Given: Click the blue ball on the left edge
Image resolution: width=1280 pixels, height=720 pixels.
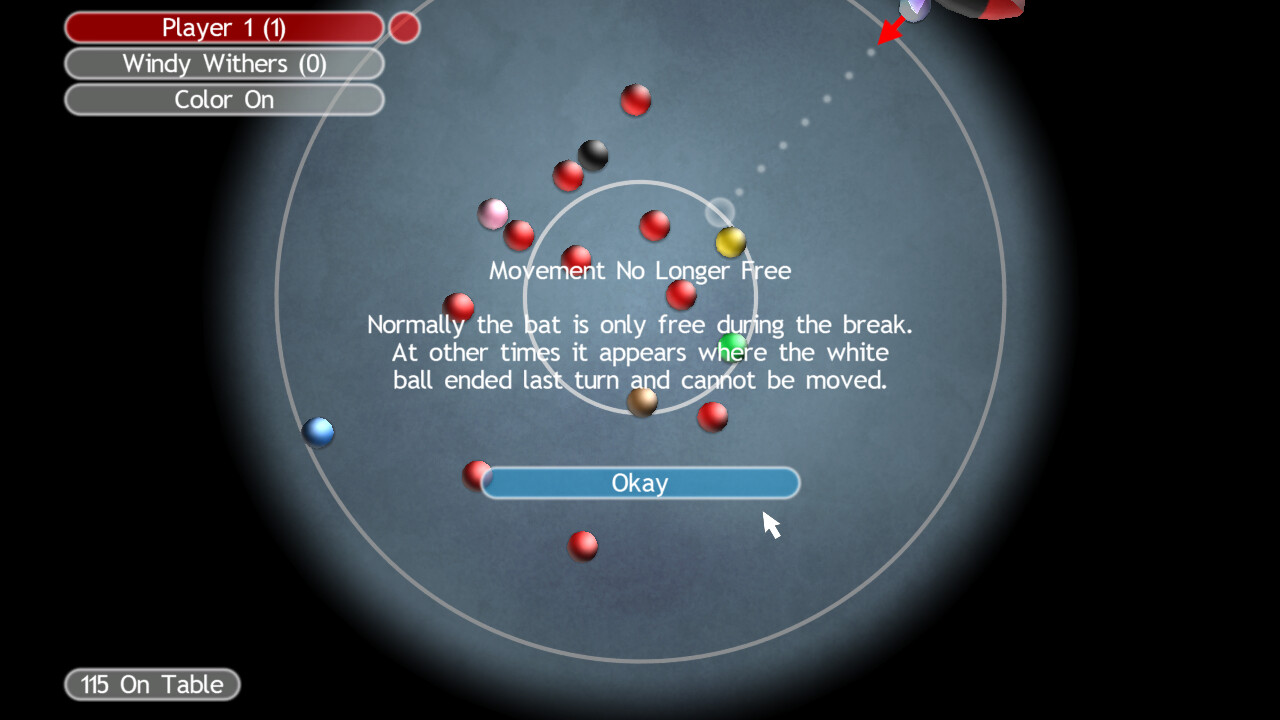Looking at the screenshot, I should click(x=318, y=431).
